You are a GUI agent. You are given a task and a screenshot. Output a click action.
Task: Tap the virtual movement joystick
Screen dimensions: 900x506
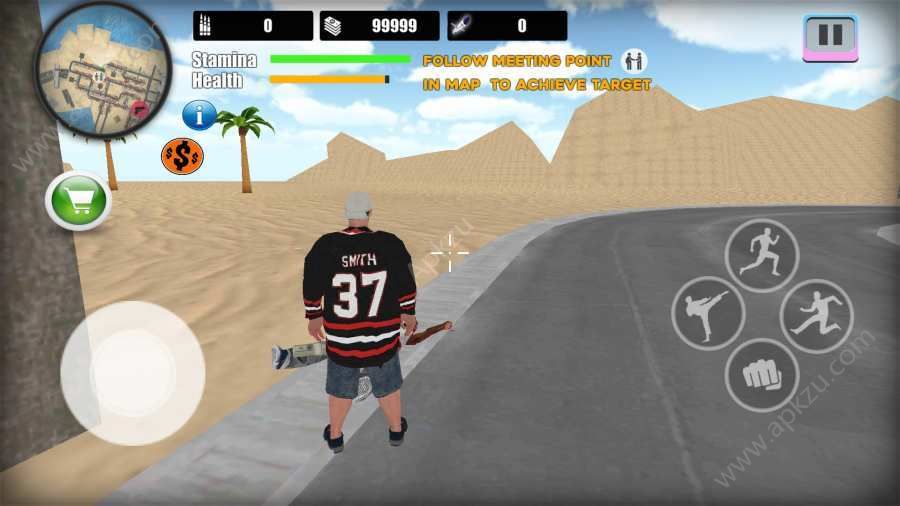132,372
